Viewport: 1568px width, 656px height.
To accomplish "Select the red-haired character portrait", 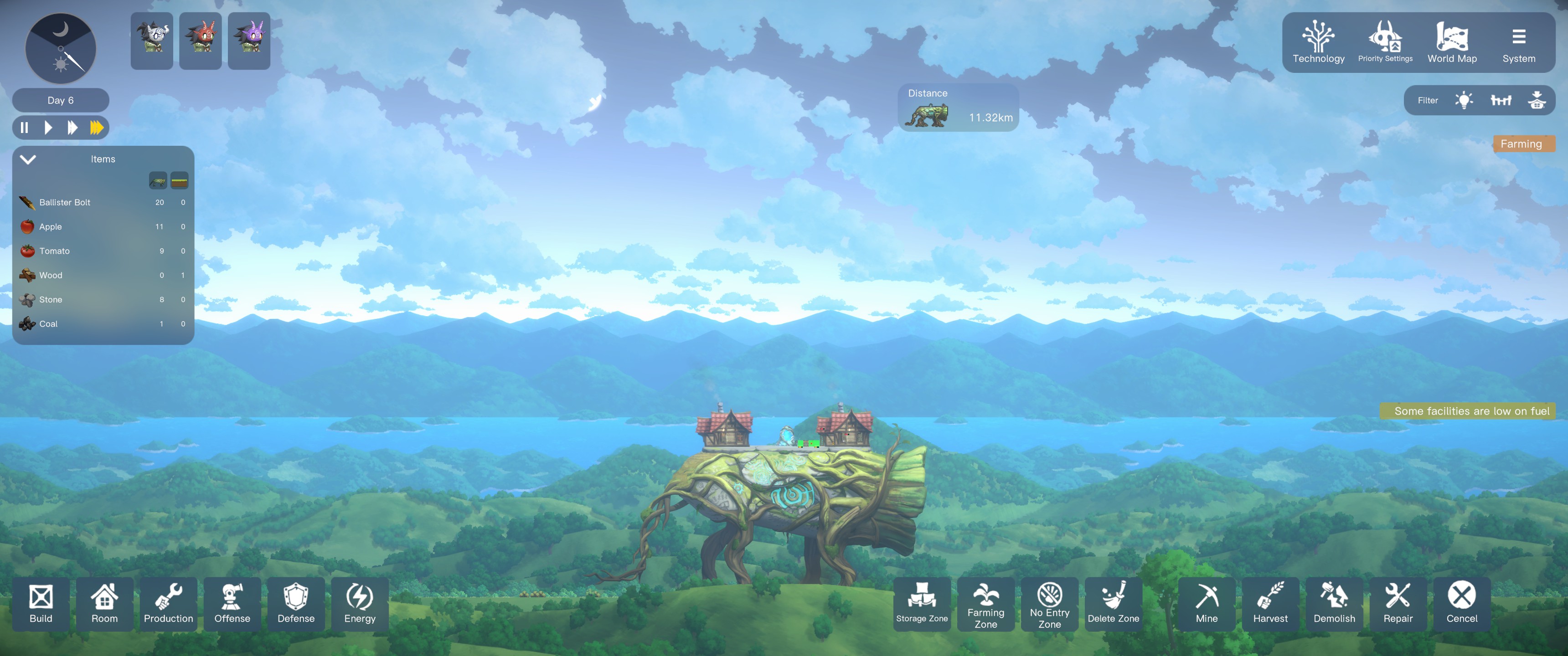I will (200, 41).
